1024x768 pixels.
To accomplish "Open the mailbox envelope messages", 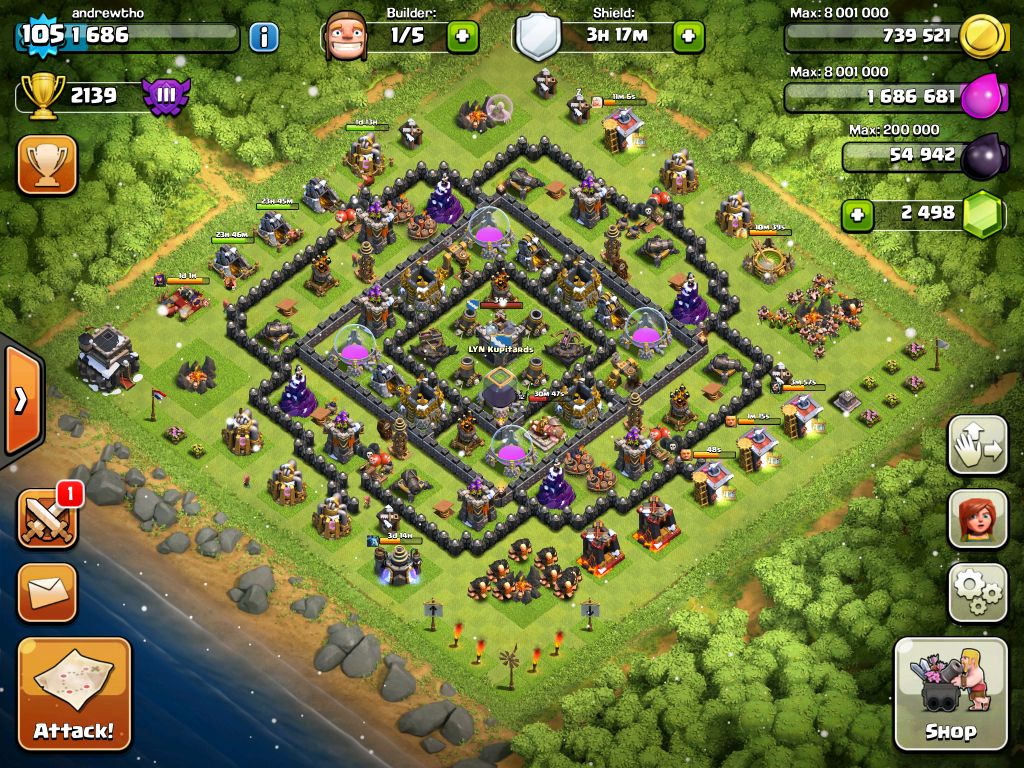I will pyautogui.click(x=47, y=592).
